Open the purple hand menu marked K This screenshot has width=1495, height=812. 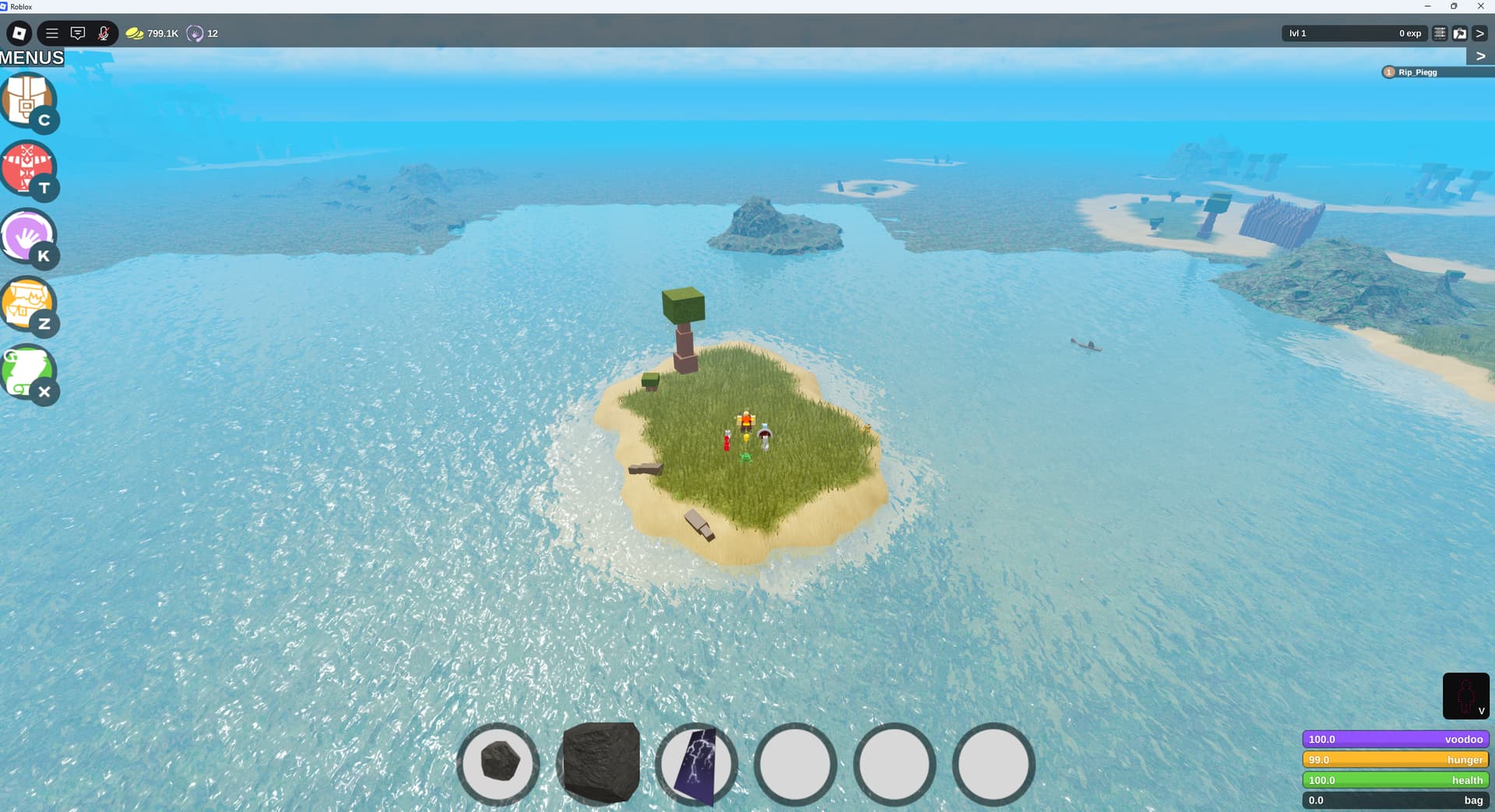tap(29, 235)
